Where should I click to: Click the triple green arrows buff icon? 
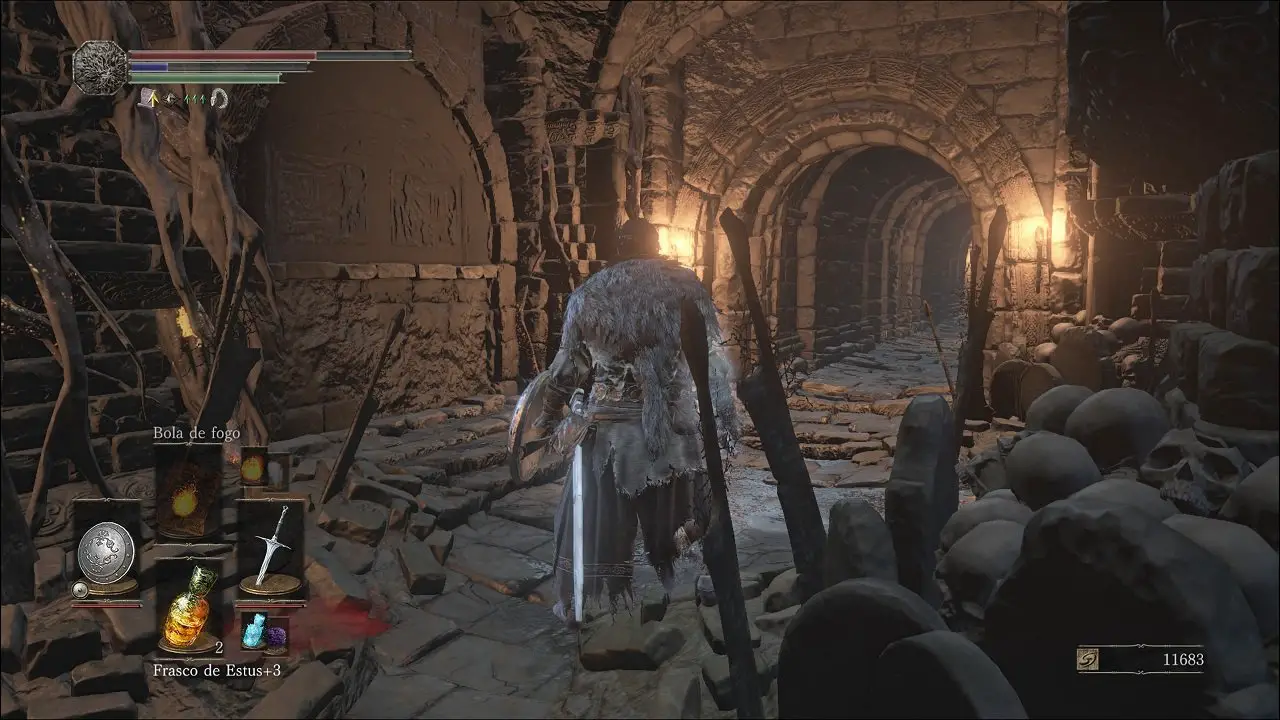(195, 98)
